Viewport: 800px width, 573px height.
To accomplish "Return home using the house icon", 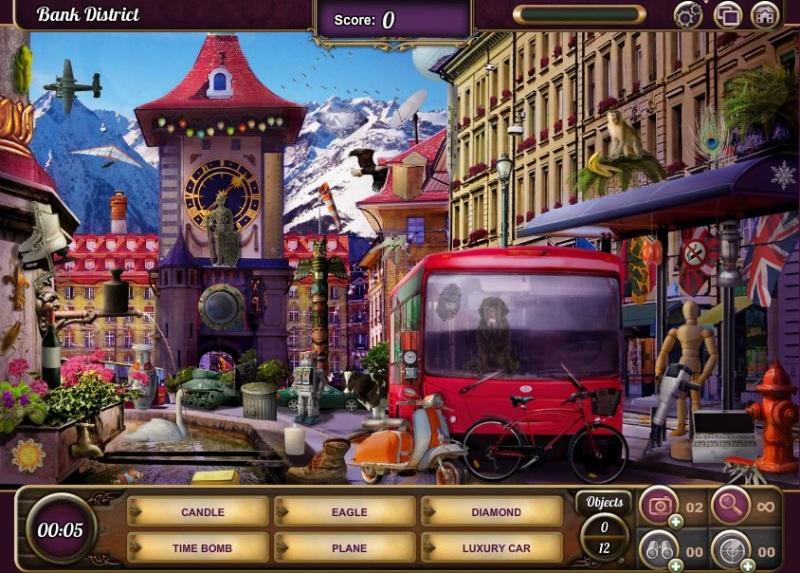I will 765,14.
